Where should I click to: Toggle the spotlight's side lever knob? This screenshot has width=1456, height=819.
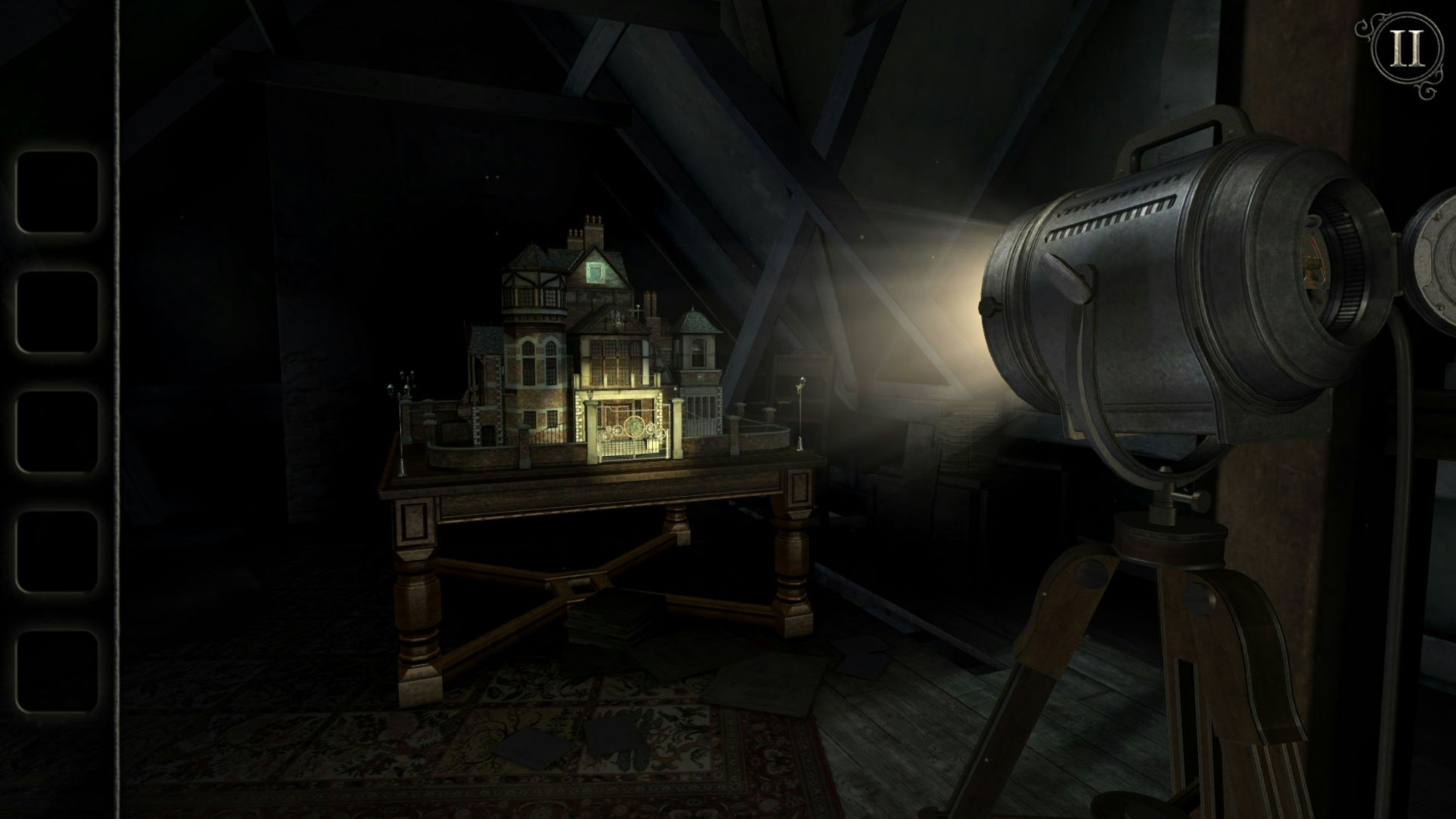point(1068,279)
